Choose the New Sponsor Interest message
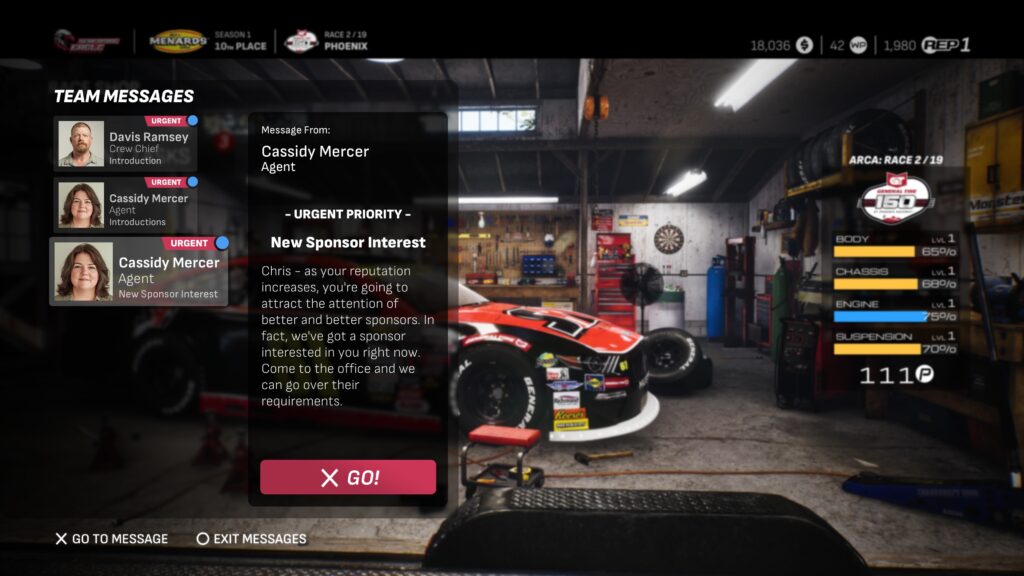 [x=139, y=271]
